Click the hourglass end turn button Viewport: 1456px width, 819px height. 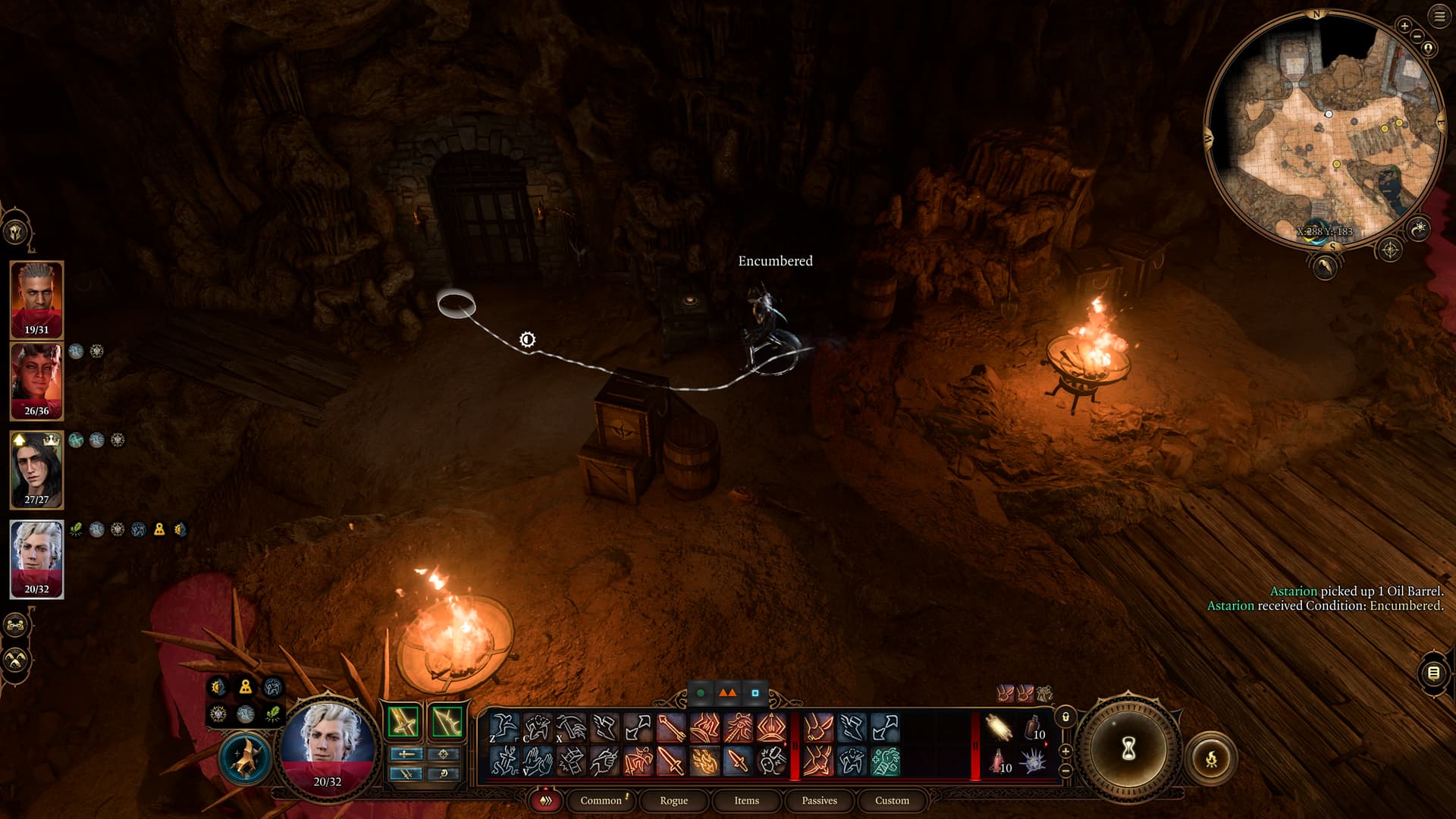pos(1128,749)
